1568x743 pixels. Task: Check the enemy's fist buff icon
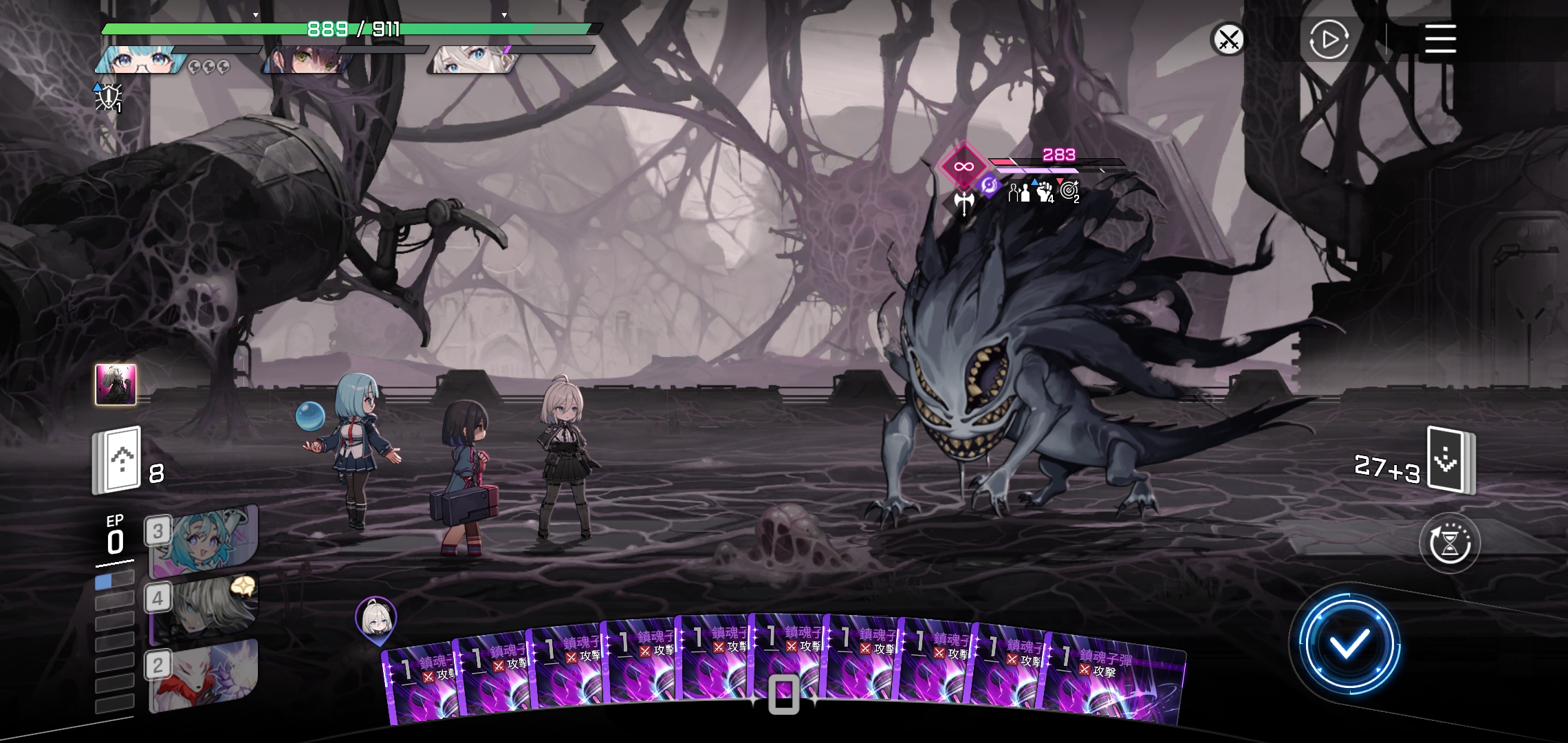click(x=1045, y=192)
